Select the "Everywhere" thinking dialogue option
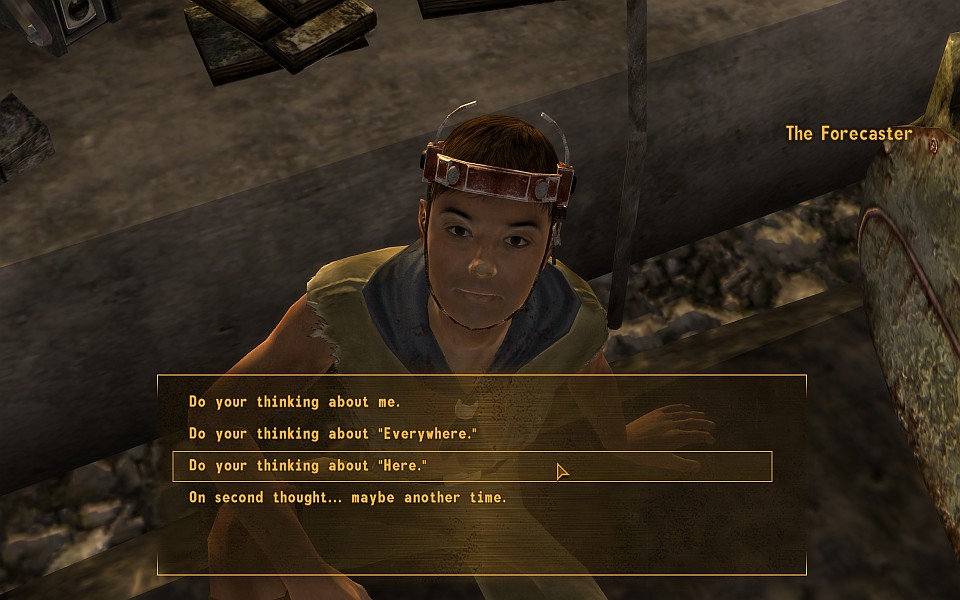 point(333,434)
